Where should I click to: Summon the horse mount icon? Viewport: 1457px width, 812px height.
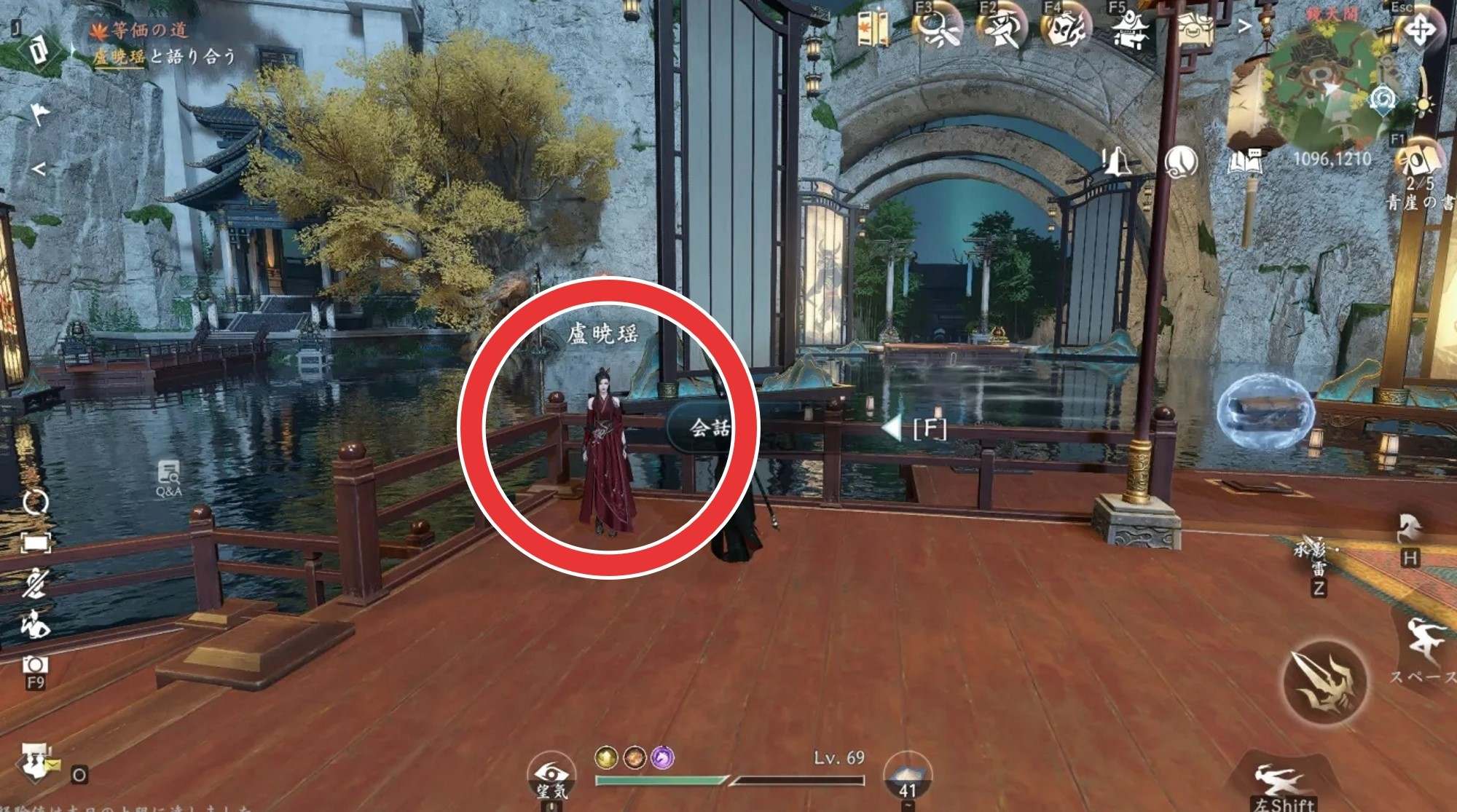pos(1409,529)
